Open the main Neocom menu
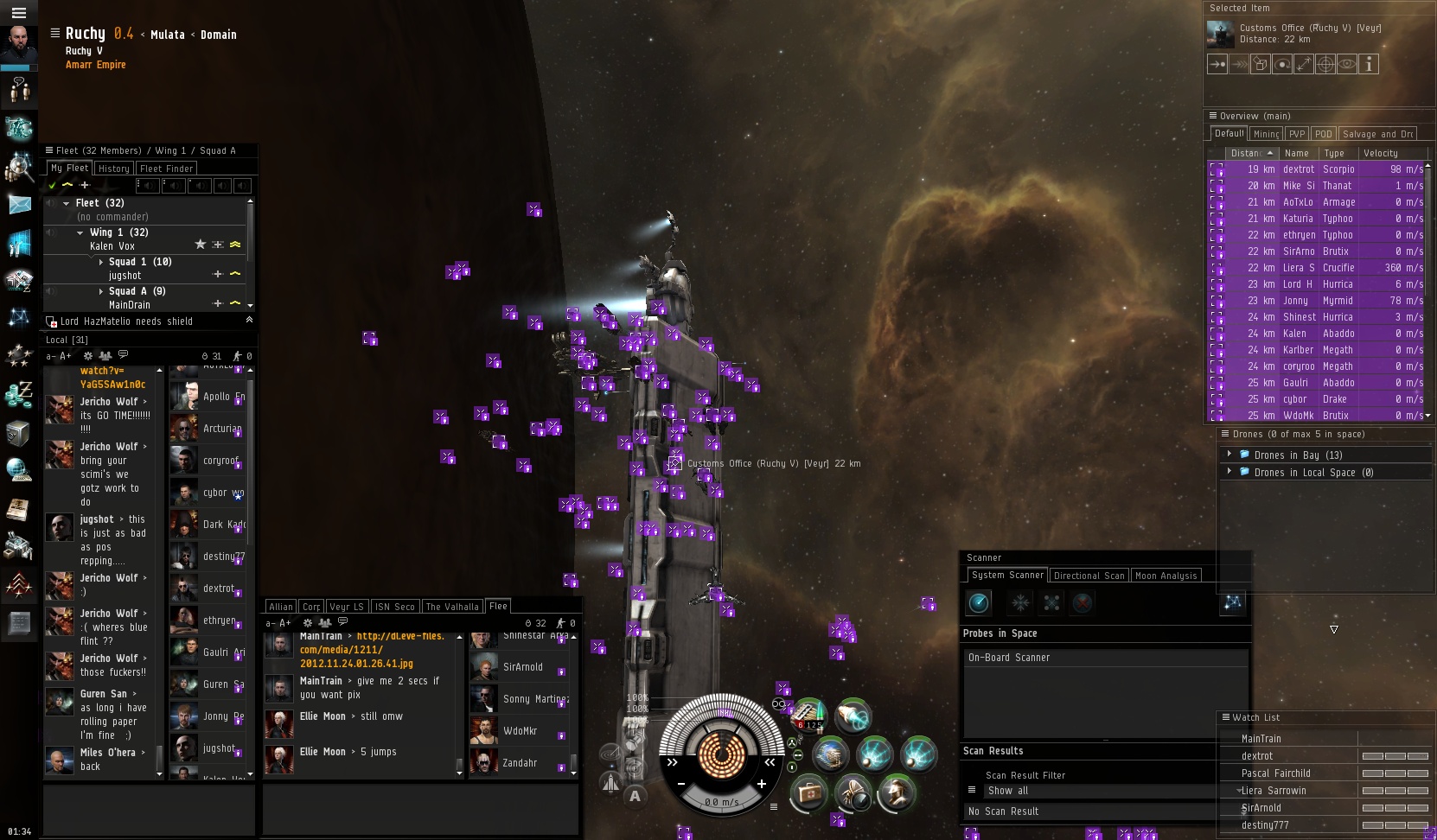 (x=19, y=13)
